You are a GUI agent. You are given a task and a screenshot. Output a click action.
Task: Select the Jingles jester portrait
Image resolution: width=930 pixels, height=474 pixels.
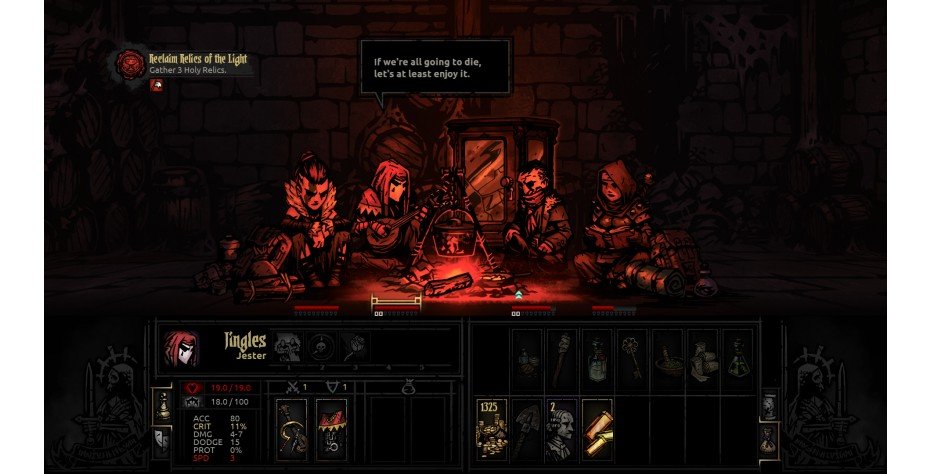point(181,347)
